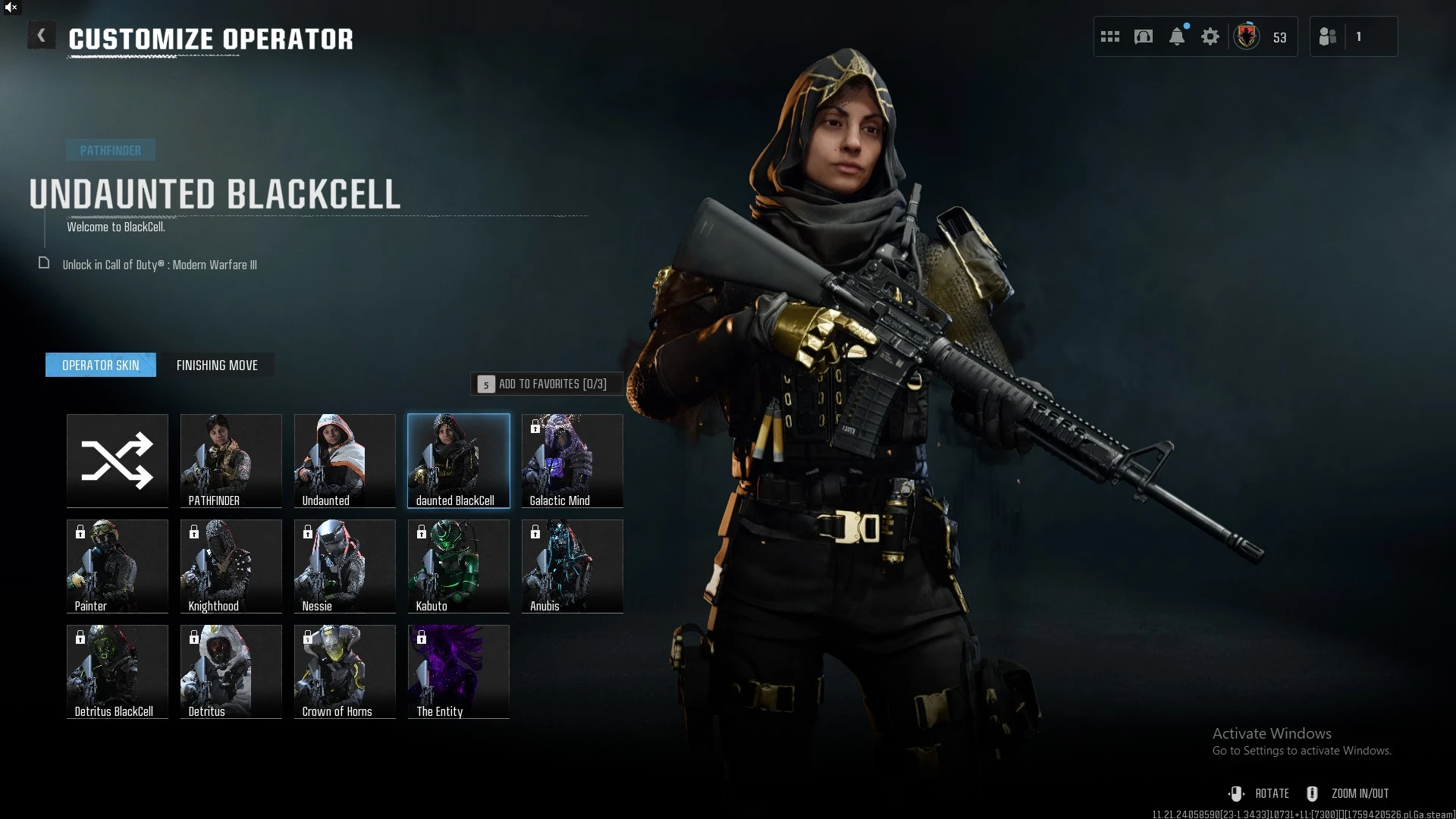Check the notifications bell
The height and width of the screenshot is (819, 1456).
1177,36
